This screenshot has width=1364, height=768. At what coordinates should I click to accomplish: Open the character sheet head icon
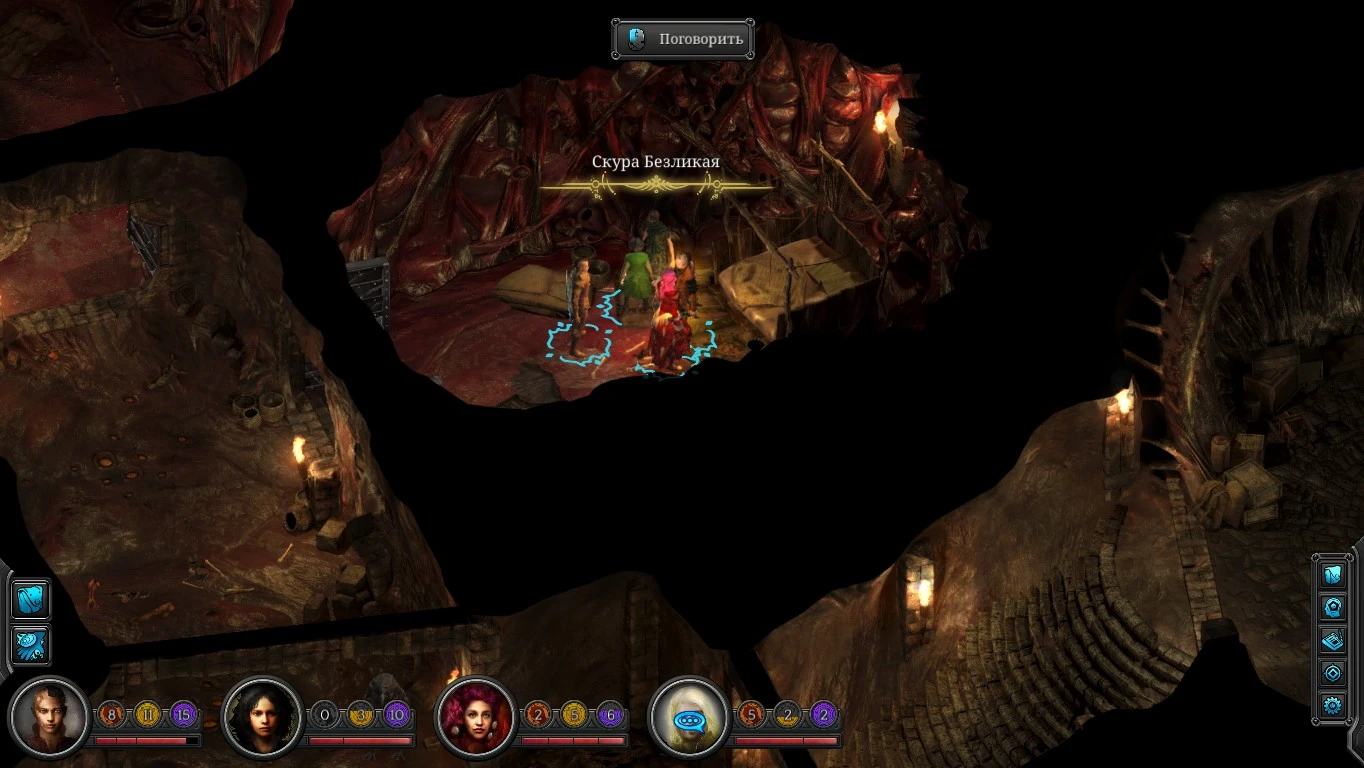click(x=1332, y=606)
